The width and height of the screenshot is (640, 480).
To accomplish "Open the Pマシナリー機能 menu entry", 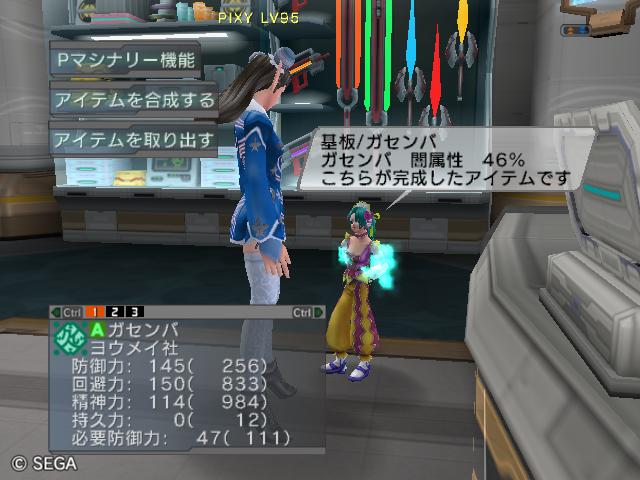I will [x=125, y=59].
